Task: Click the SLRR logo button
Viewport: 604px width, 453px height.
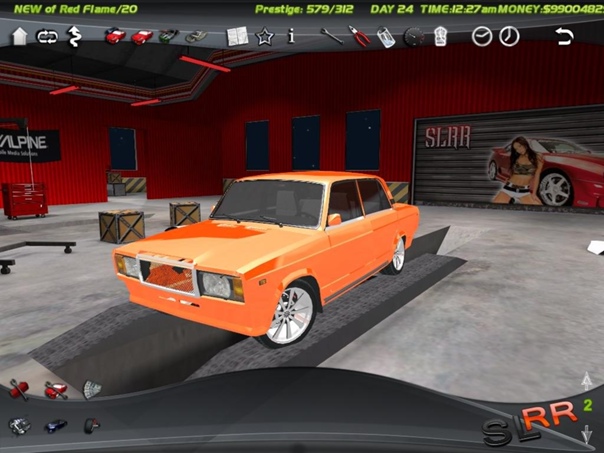Action: 530,425
